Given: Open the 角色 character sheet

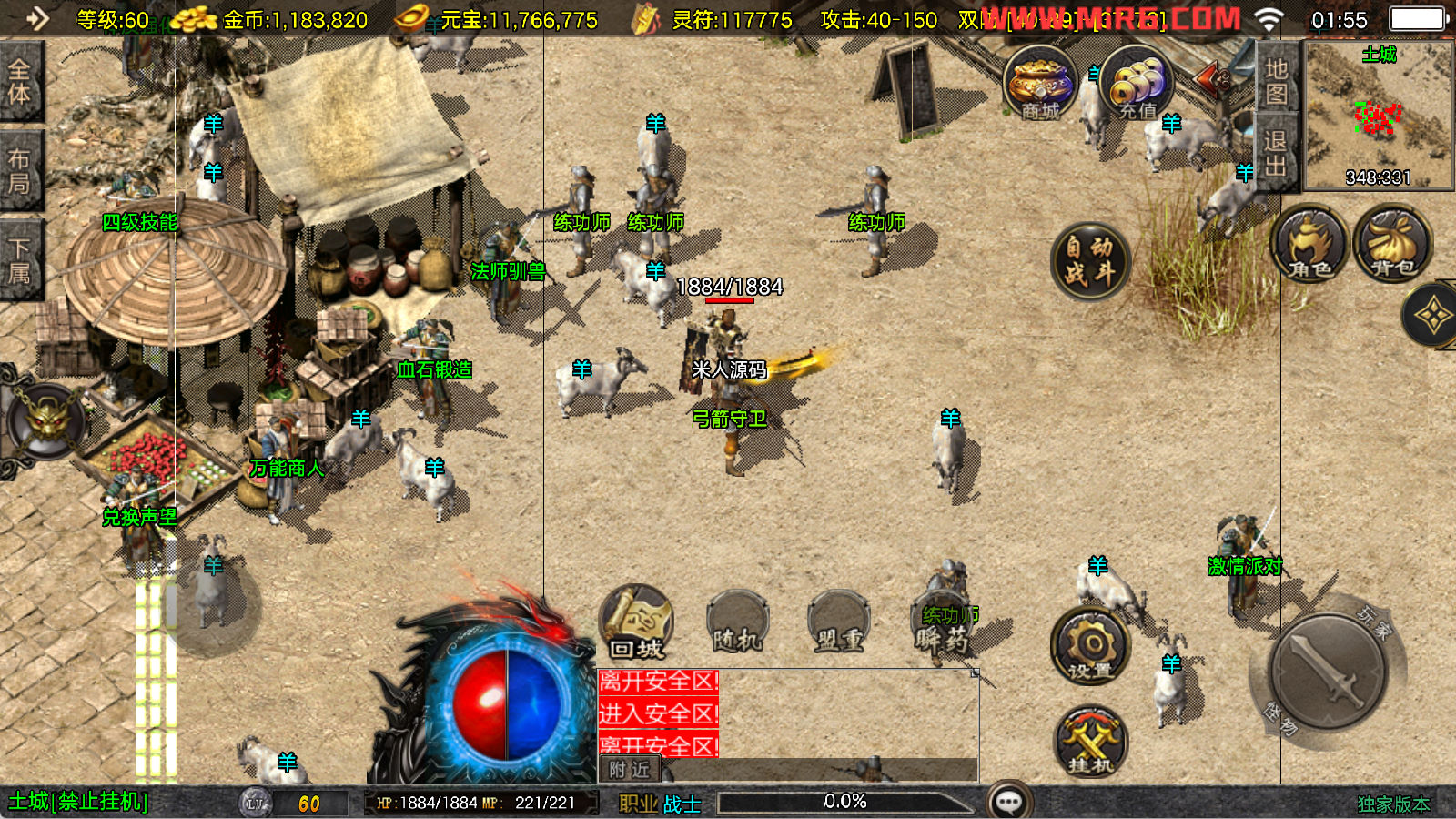Looking at the screenshot, I should (x=1309, y=244).
